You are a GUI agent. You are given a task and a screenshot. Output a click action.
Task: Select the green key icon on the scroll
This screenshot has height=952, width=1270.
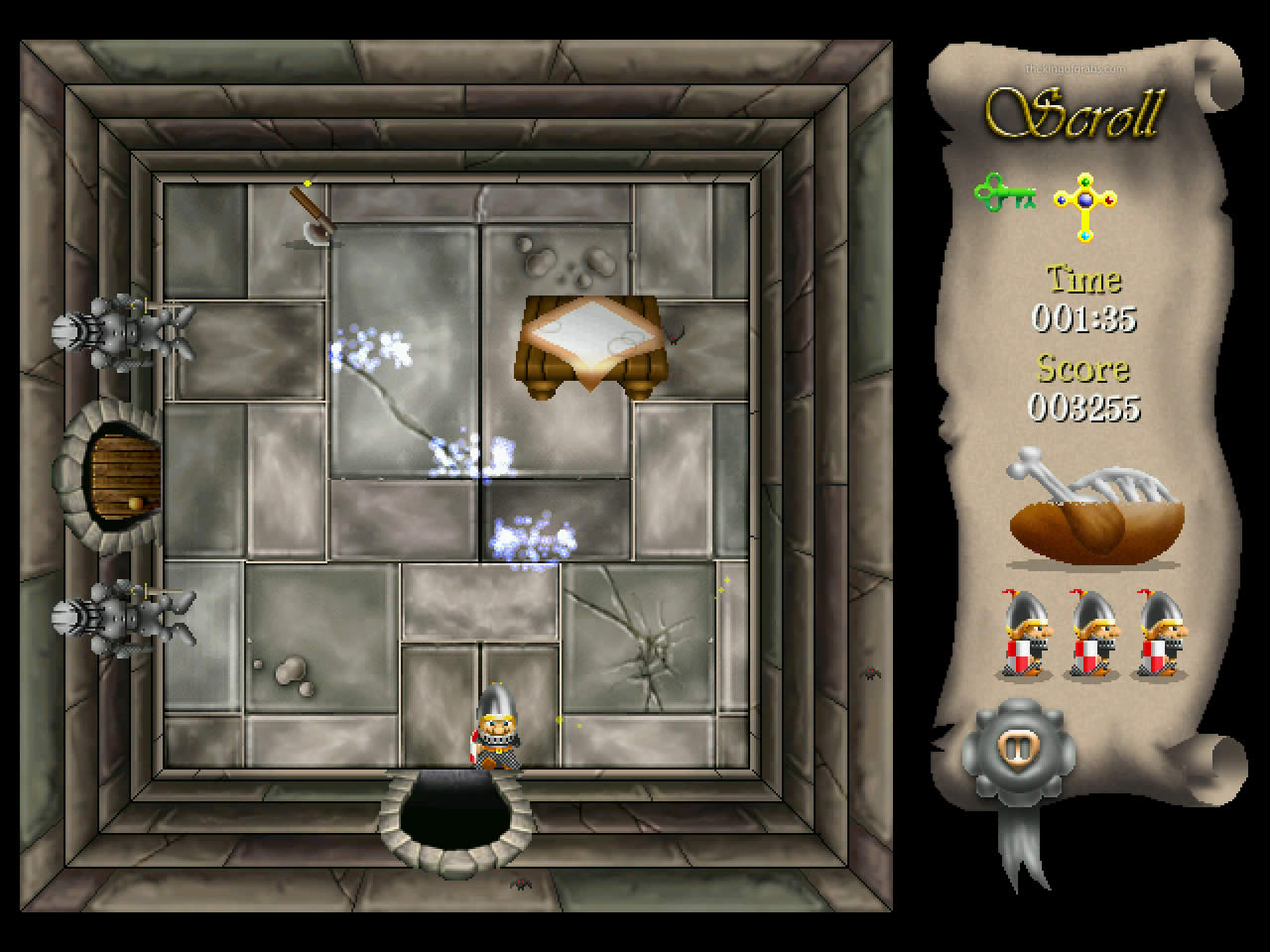[1005, 193]
